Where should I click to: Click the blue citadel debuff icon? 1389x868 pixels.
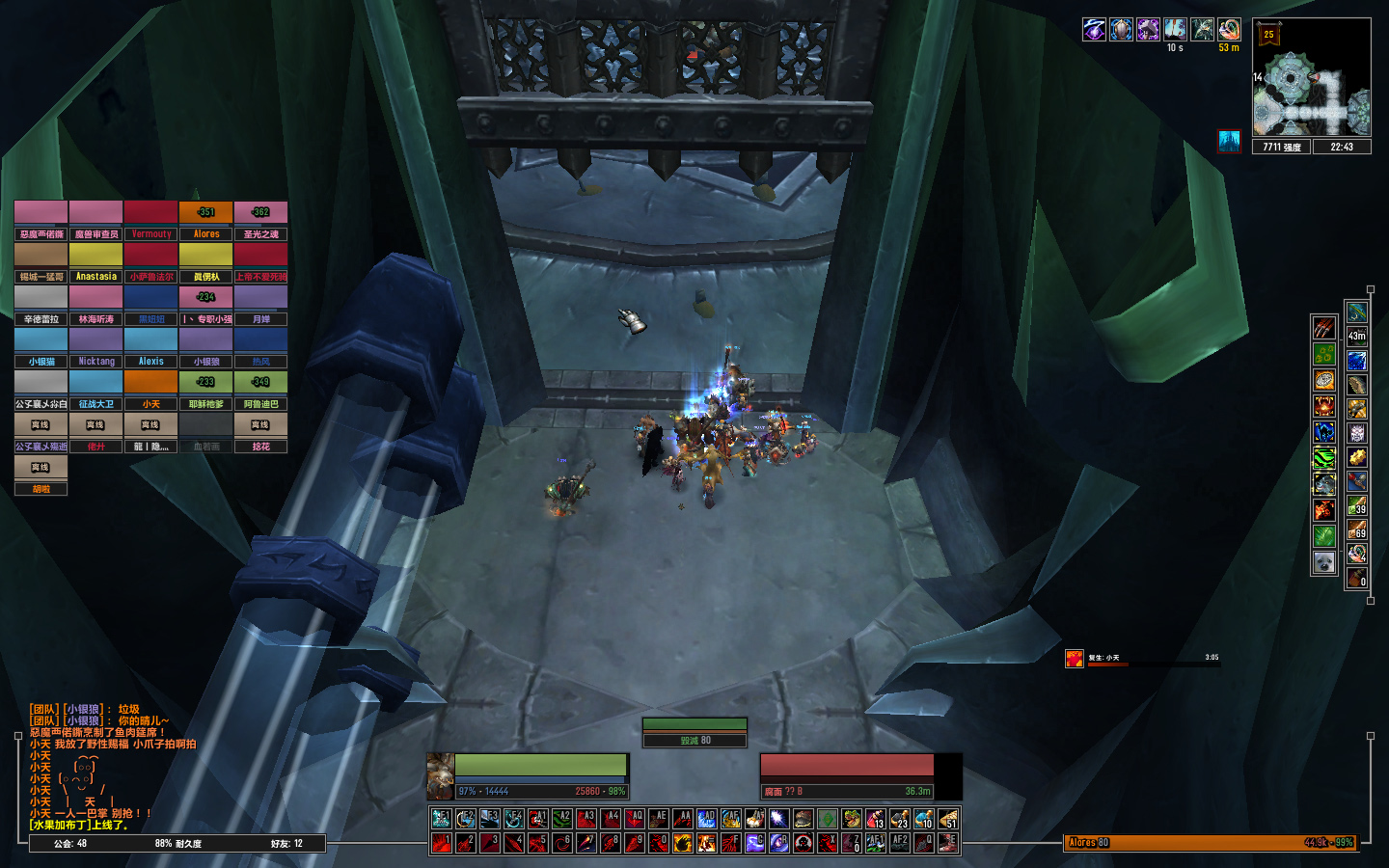(1229, 142)
